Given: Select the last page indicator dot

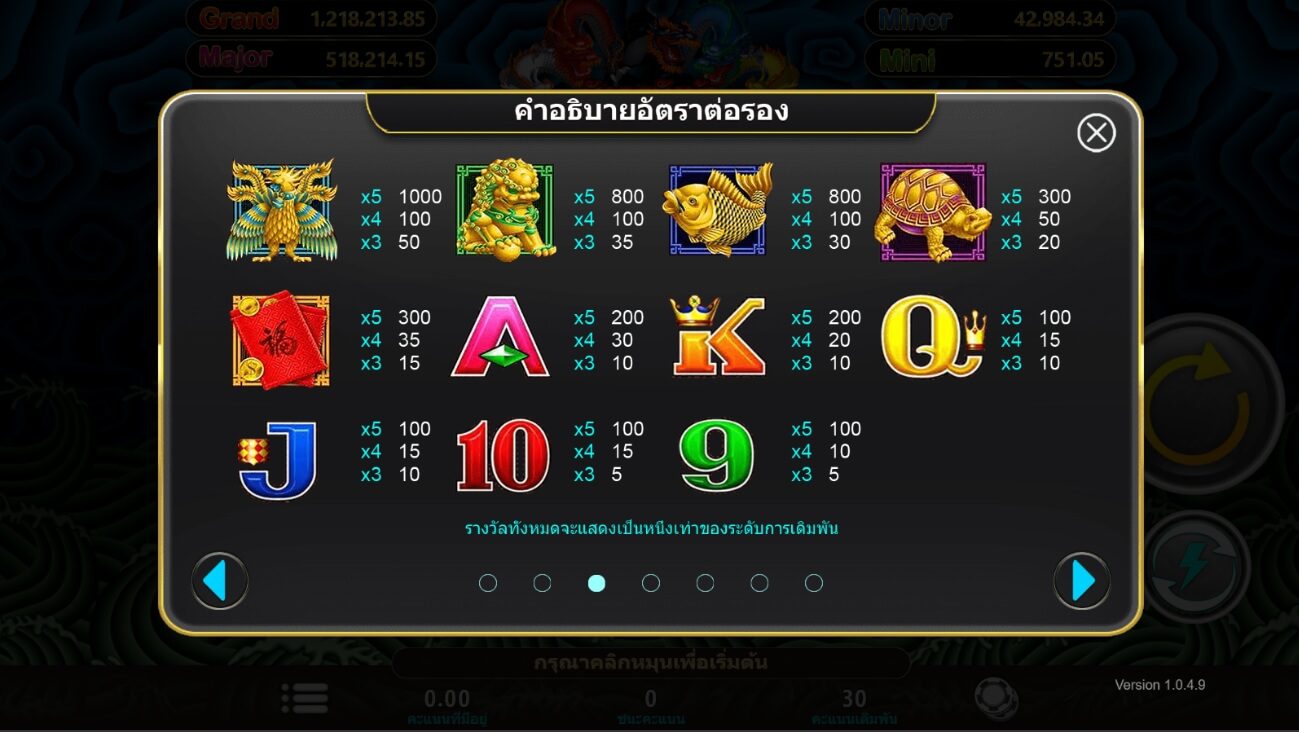Looking at the screenshot, I should 813,582.
